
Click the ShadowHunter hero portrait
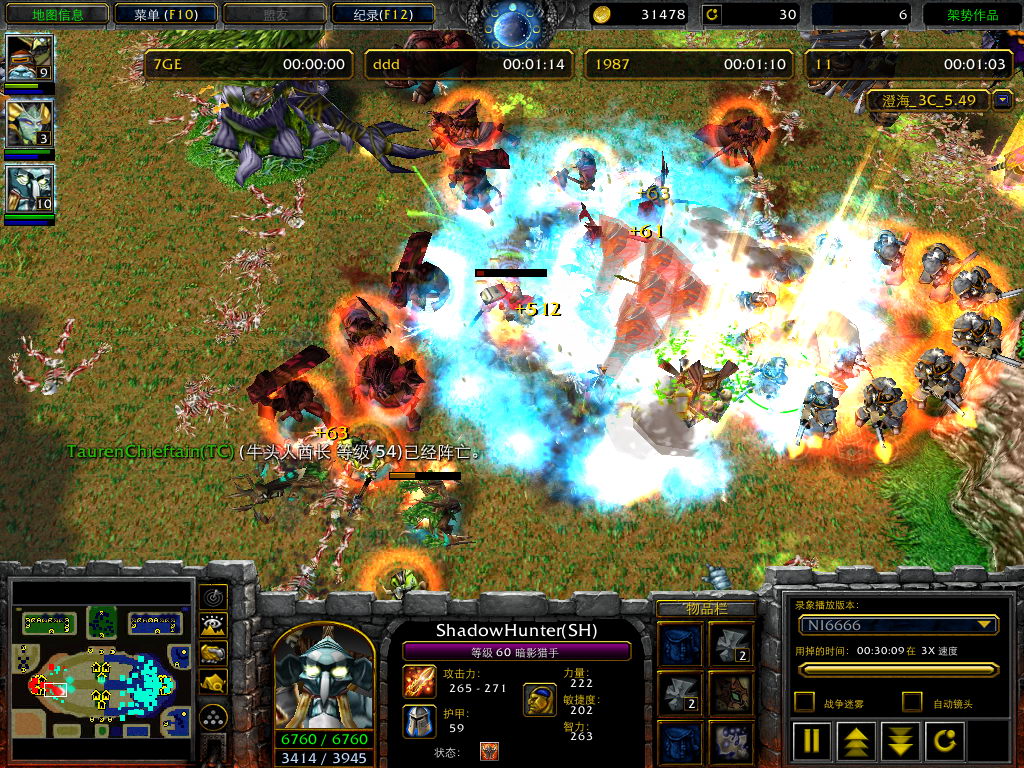pos(323,685)
